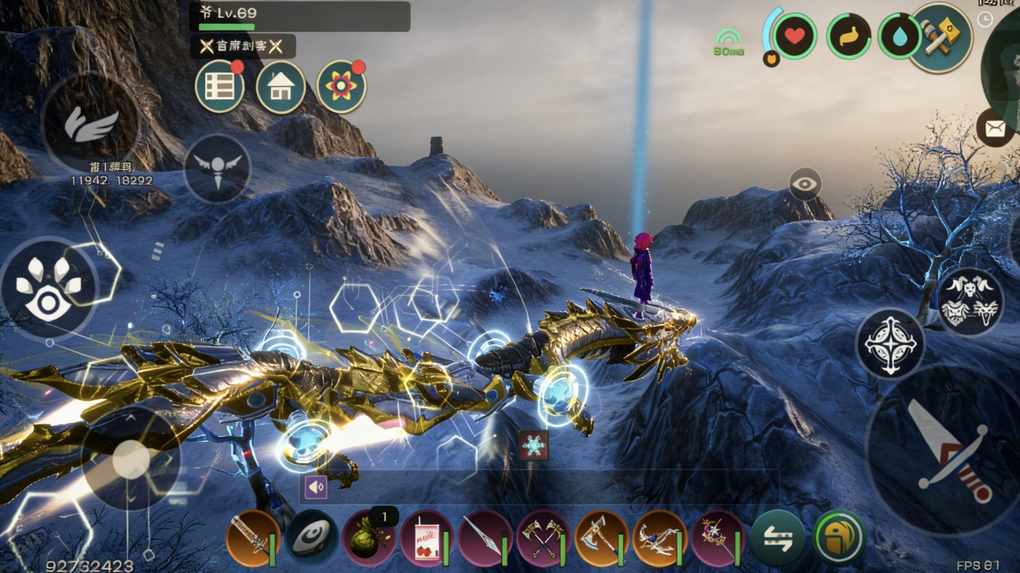Toggle the eye visibility icon
Screen dimensions: 1020x573
pos(805,184)
